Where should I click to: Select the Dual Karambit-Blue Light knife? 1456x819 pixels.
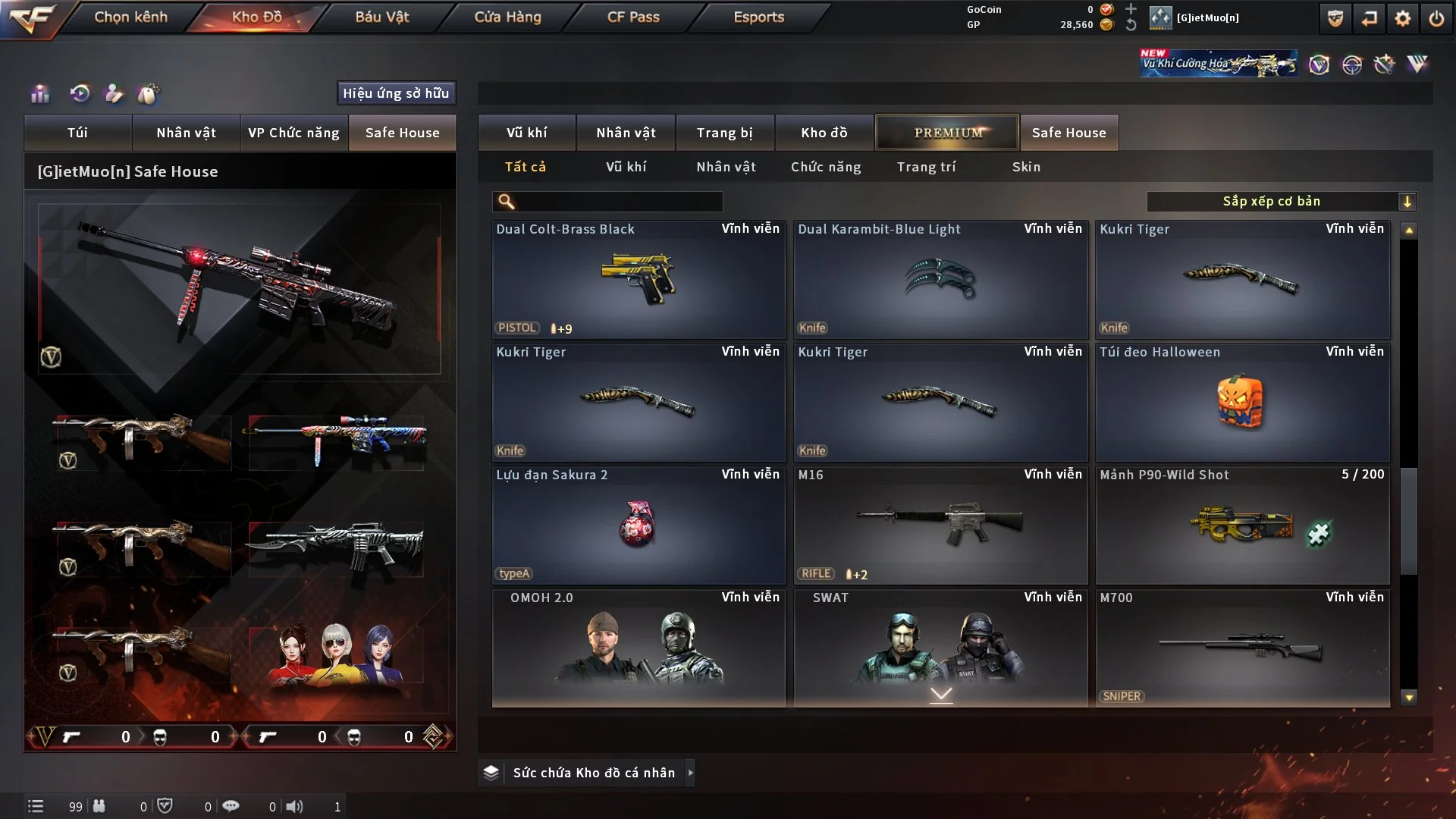pyautogui.click(x=940, y=280)
